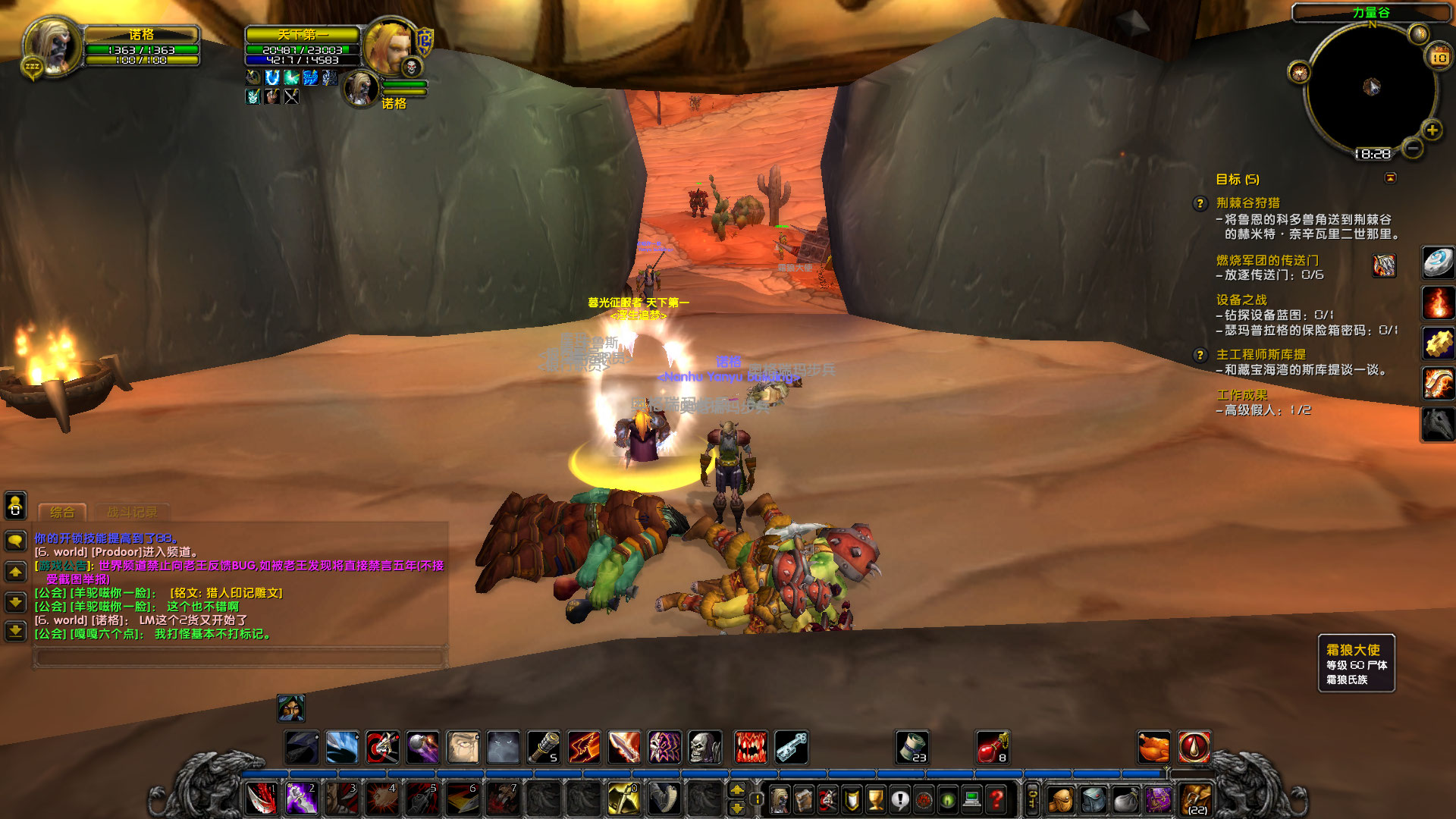
Task: Switch to the 战斗记录 combat log tab
Action: [133, 511]
